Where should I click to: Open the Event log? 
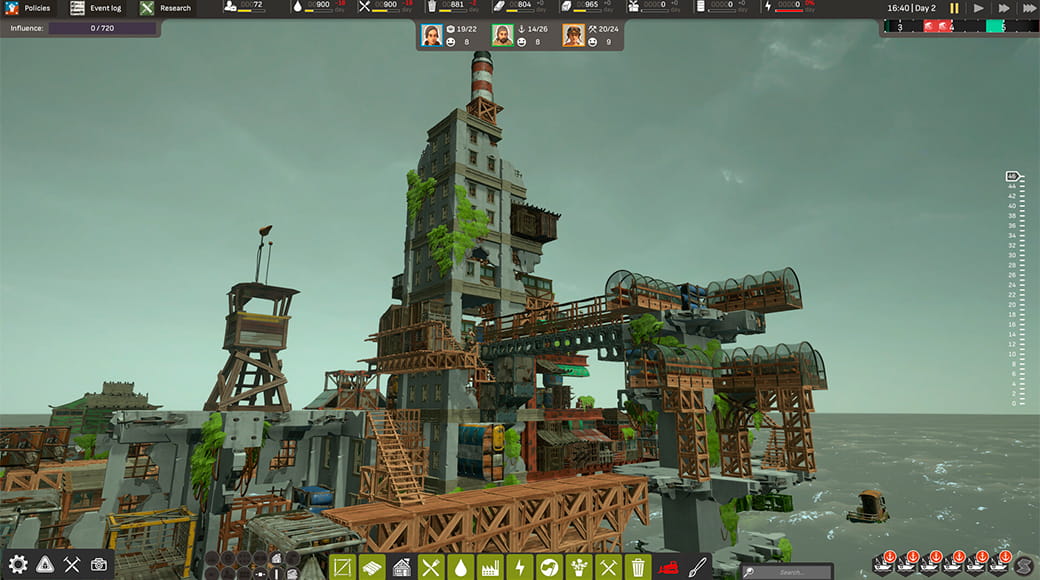pos(96,8)
